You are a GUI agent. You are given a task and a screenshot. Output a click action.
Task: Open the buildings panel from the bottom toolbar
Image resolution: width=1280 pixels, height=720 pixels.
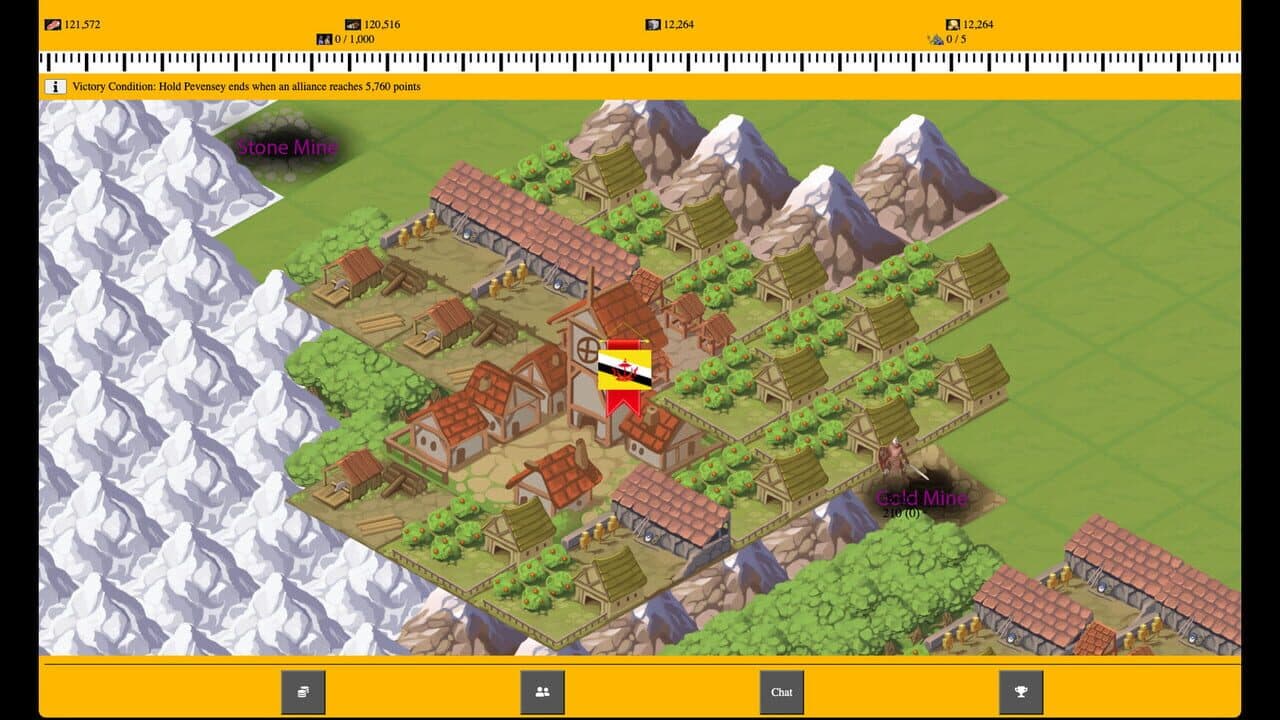pos(303,691)
